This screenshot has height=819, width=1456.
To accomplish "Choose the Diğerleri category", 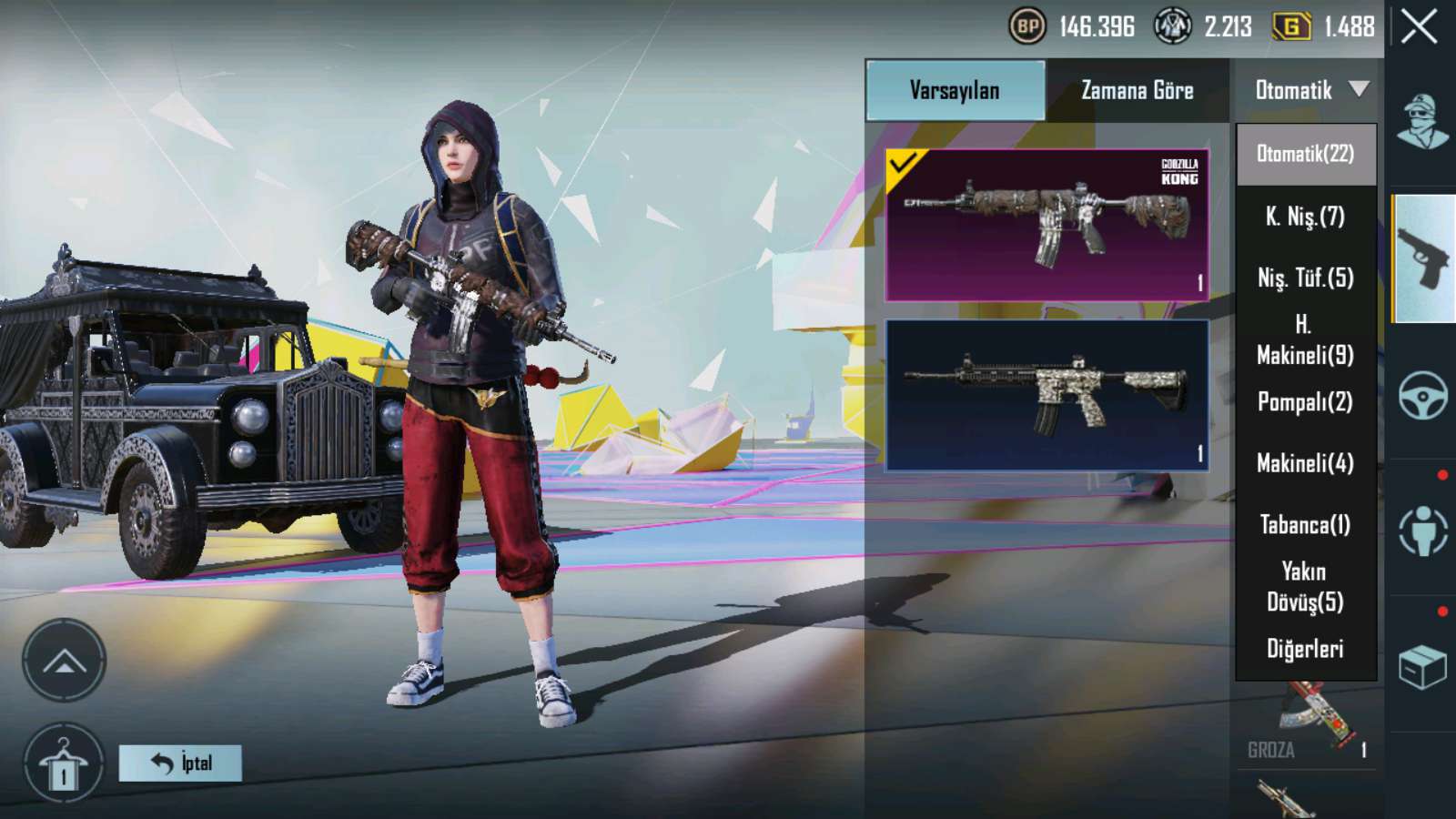I will [x=1305, y=649].
